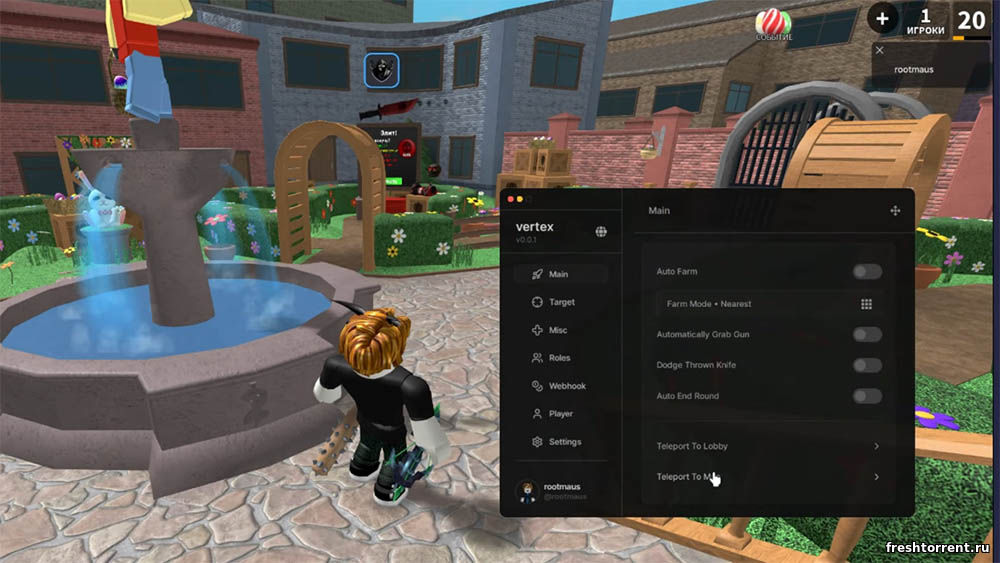Image resolution: width=1000 pixels, height=563 pixels.
Task: Show the Roles section
Action: pos(559,358)
